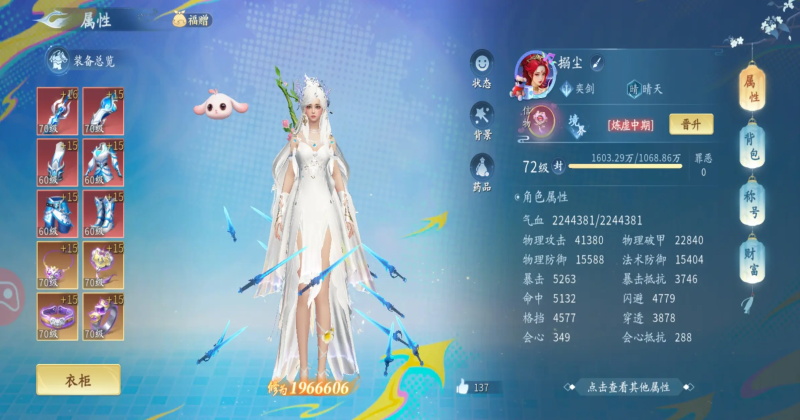Screen dimensions: 800x420
Task: Tap the 晴天 weather indicator
Action: [x=650, y=88]
